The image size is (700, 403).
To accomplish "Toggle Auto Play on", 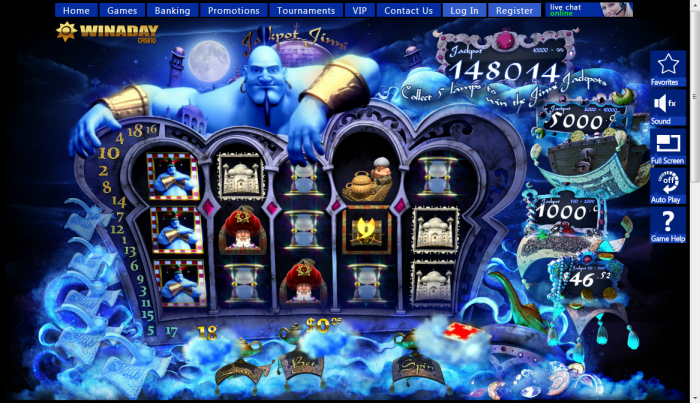I will 667,185.
